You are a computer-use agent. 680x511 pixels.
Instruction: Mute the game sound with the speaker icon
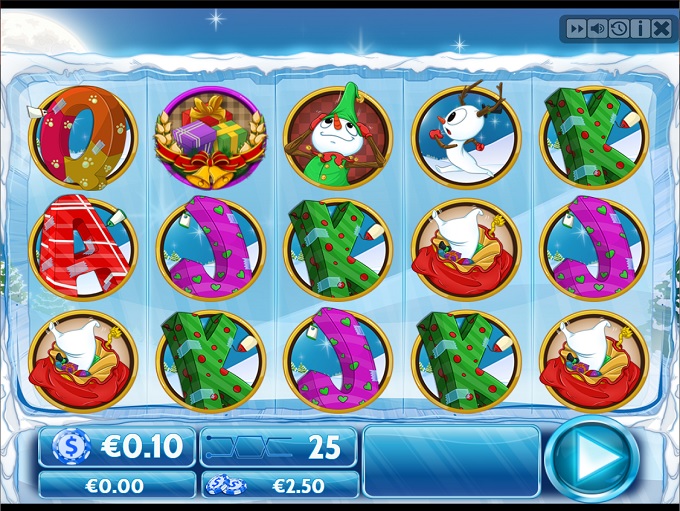click(x=598, y=29)
